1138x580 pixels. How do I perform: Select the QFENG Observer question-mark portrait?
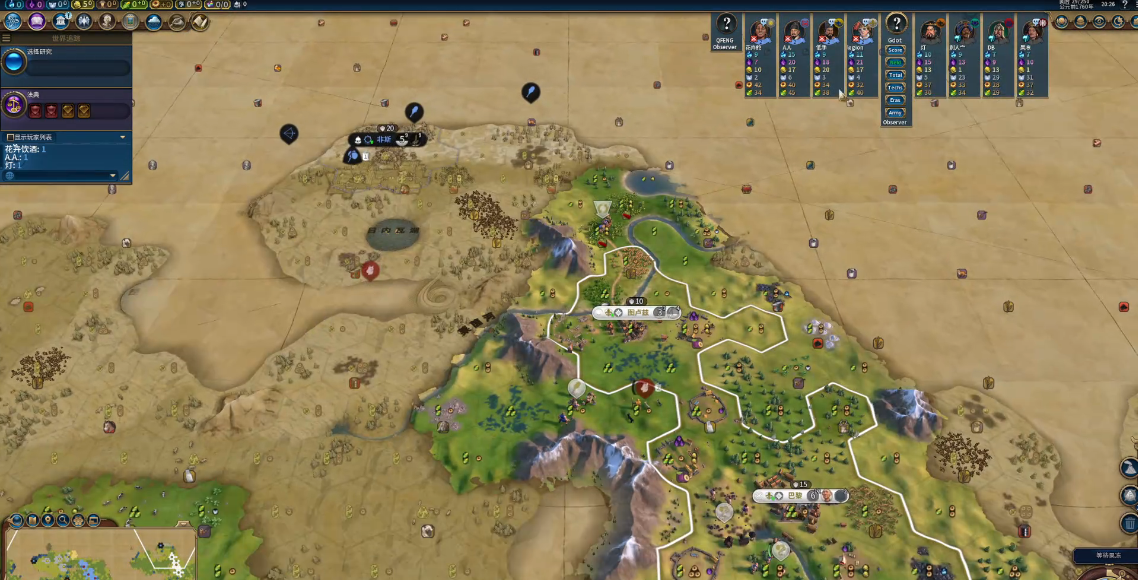pos(725,26)
